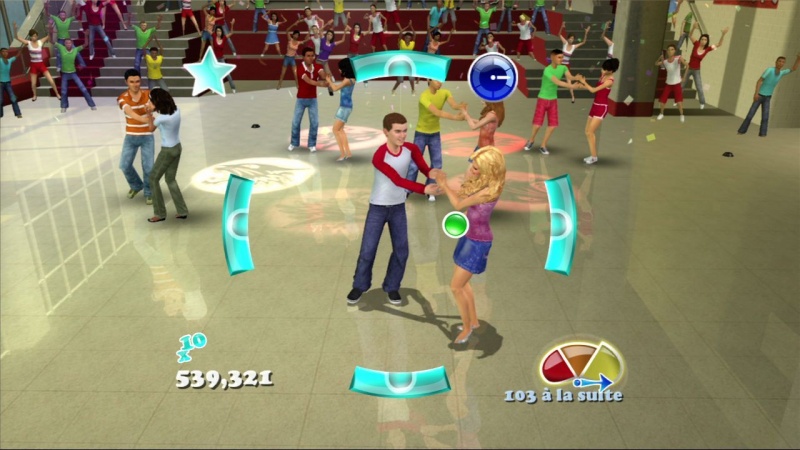Hit the top cyan arc target
This screenshot has height=450, width=800.
400,67
